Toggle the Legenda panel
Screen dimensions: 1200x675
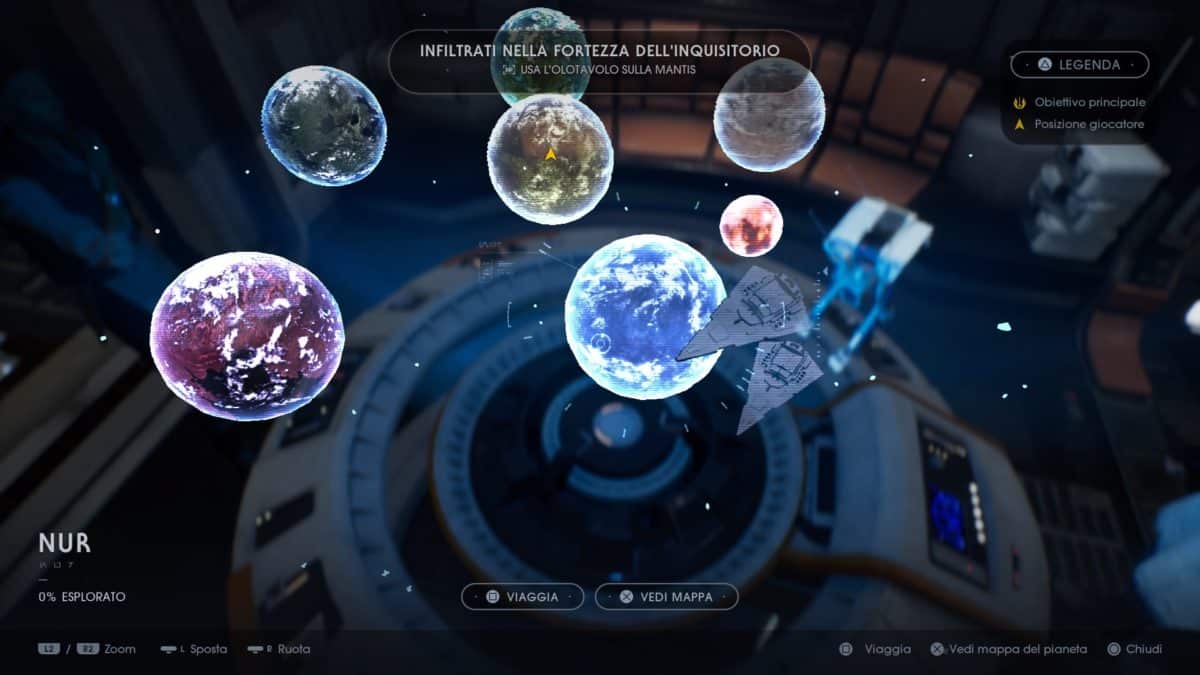tap(1079, 65)
